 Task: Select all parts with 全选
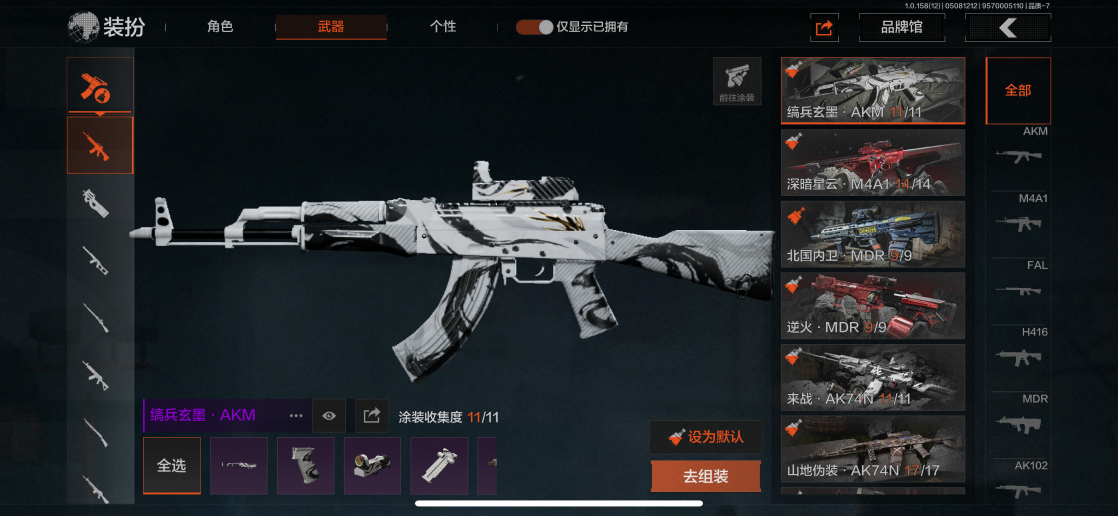[171, 466]
